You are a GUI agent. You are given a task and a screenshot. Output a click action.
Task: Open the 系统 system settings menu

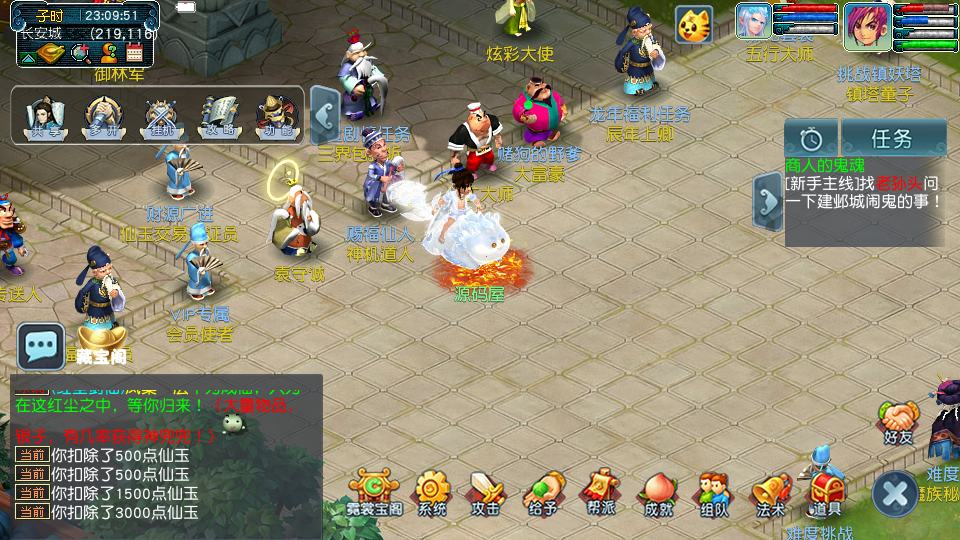[432, 490]
